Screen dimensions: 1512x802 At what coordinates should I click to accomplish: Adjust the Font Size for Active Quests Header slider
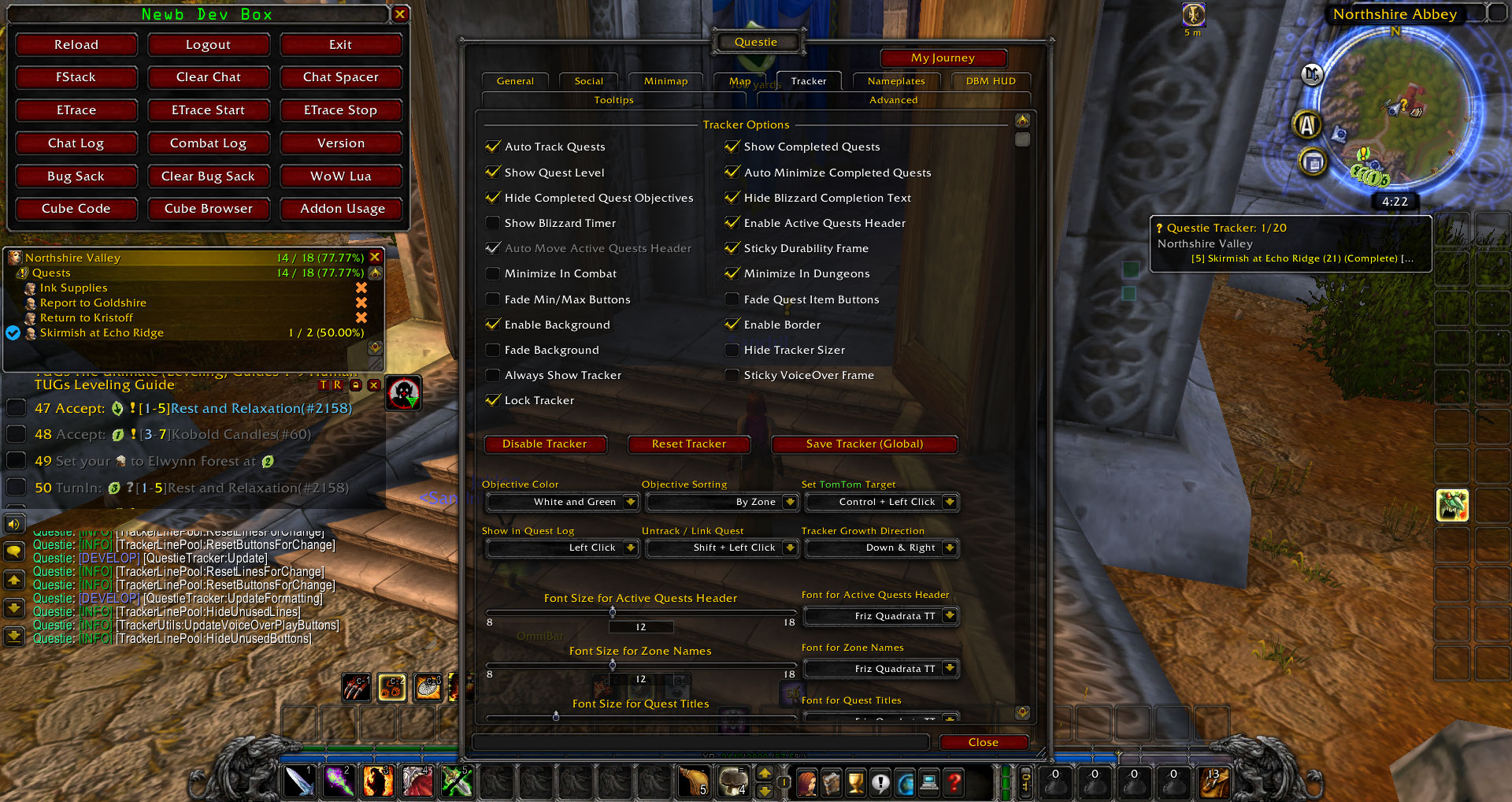613,612
